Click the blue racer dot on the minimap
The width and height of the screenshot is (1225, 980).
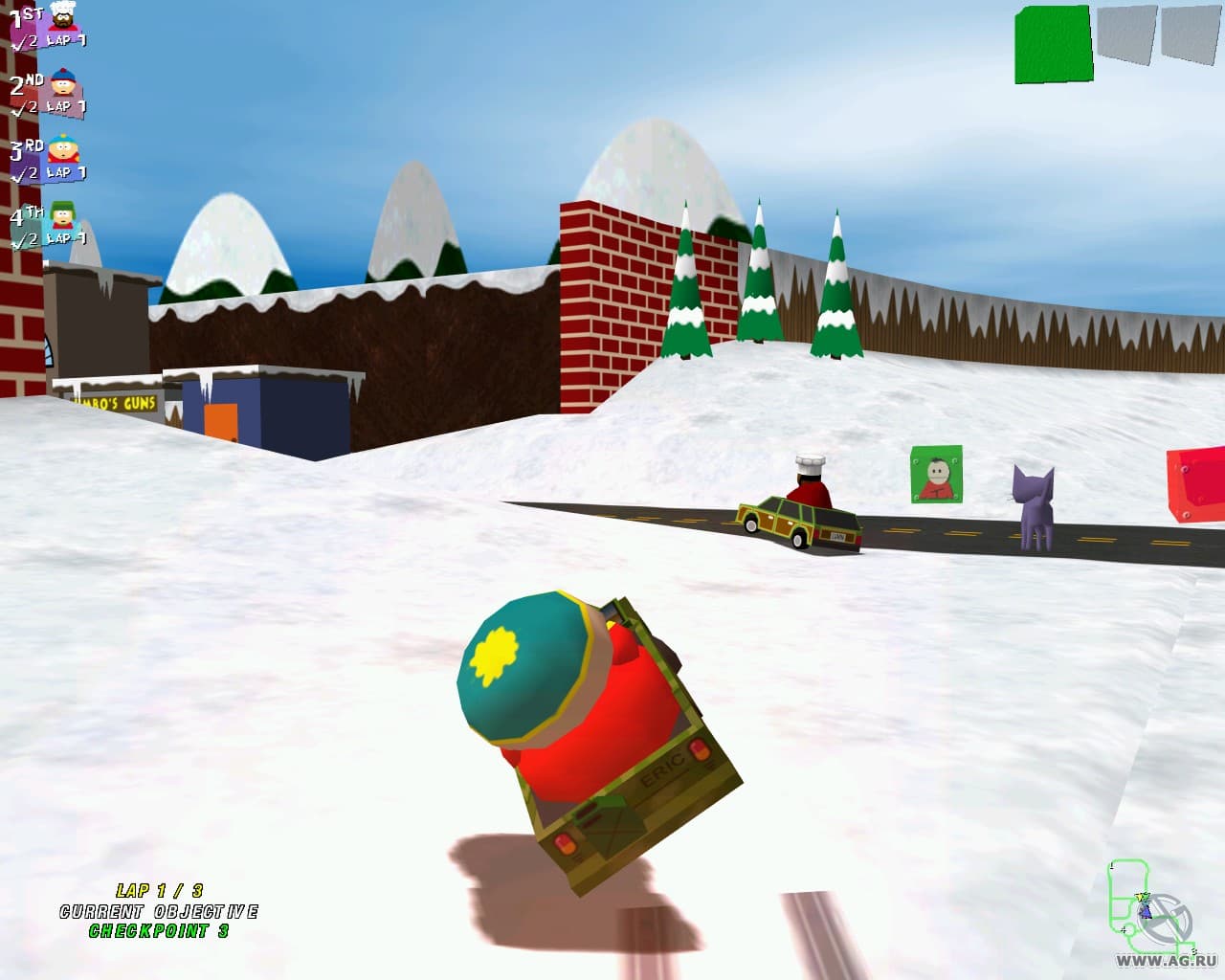[1146, 912]
